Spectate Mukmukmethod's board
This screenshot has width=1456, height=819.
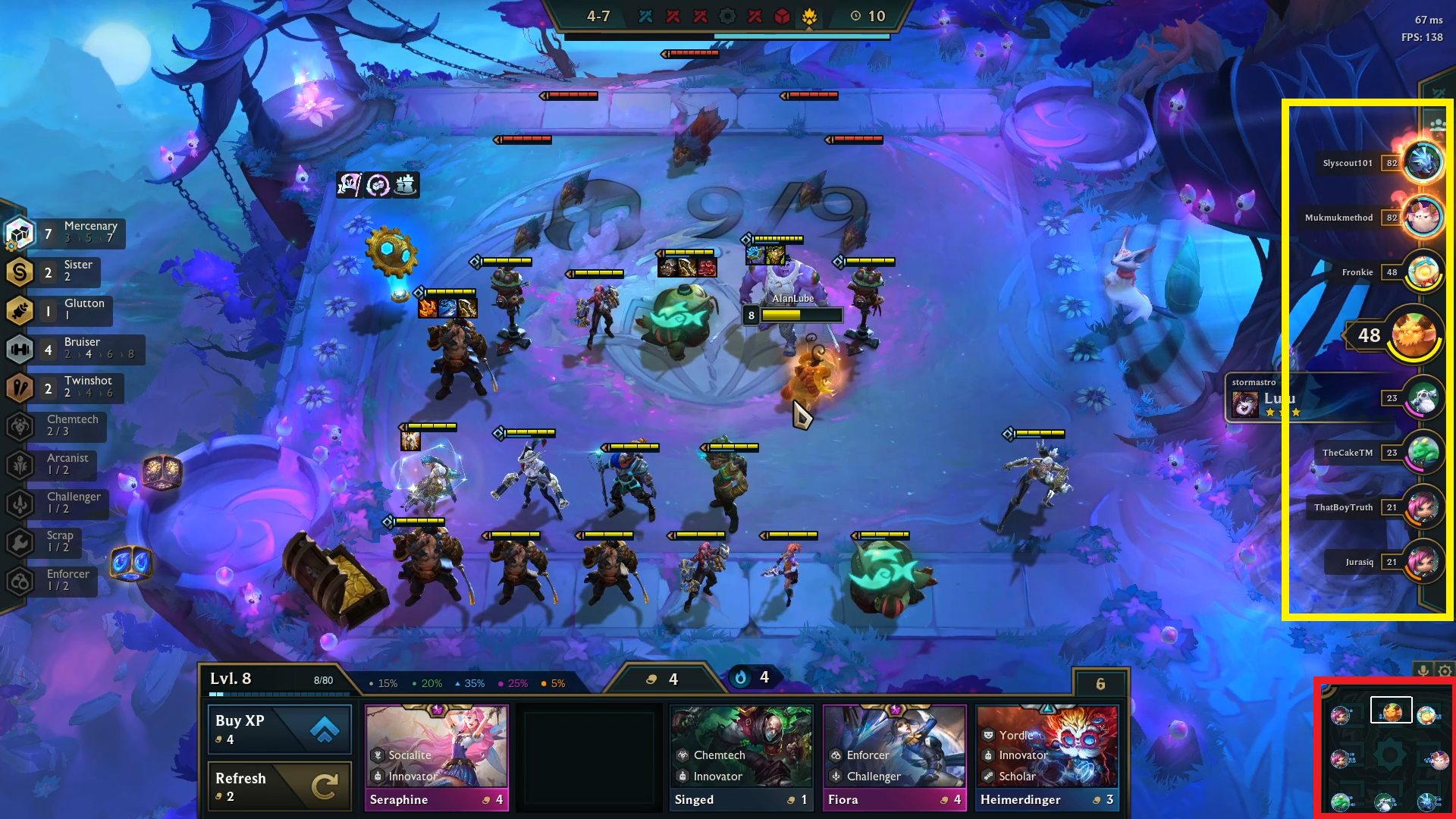click(x=1422, y=218)
